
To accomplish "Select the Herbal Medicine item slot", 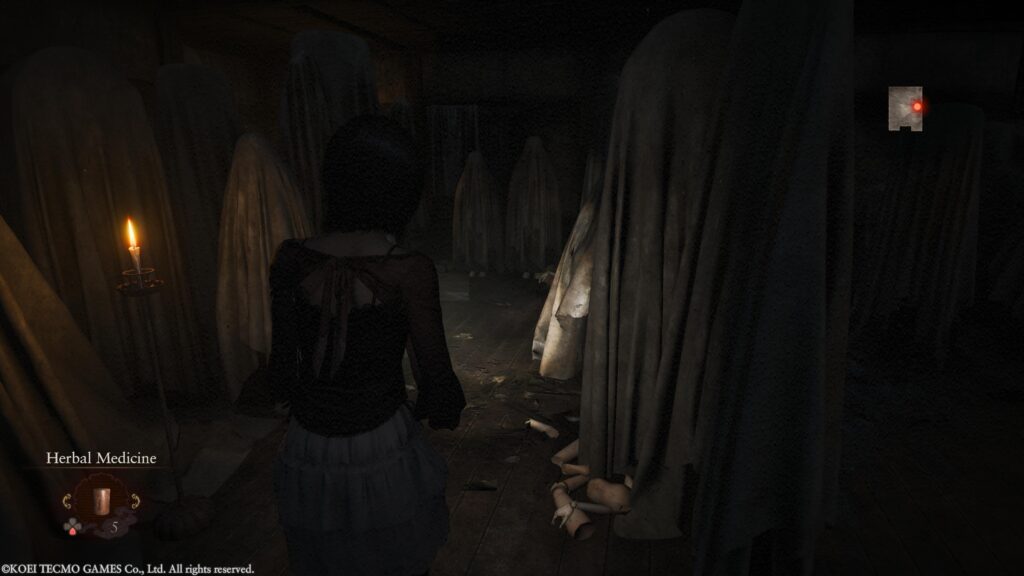I will point(100,500).
